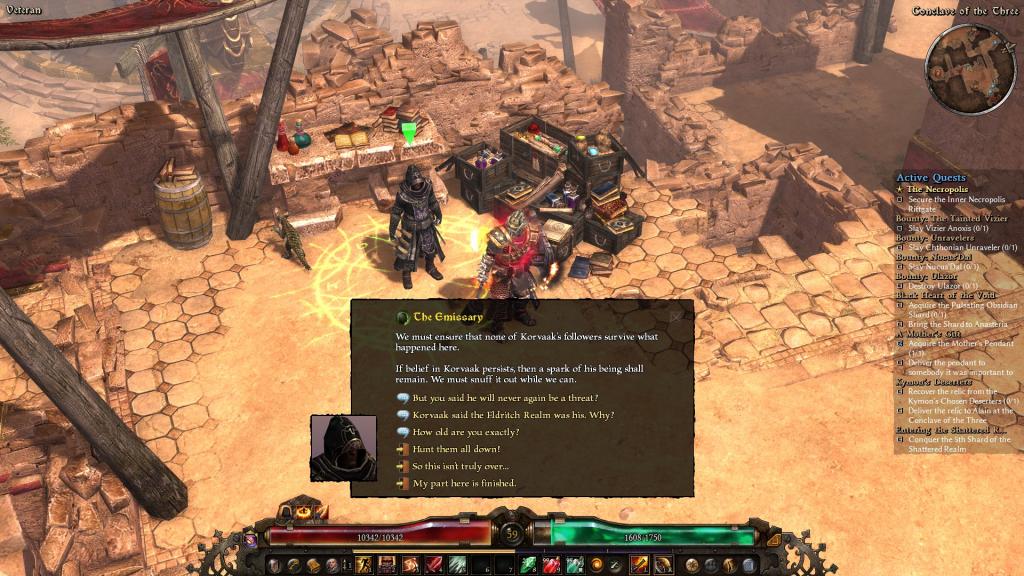1024x576 pixels.
Task: Select The Necropolis quest in tracker
Action: click(936, 189)
